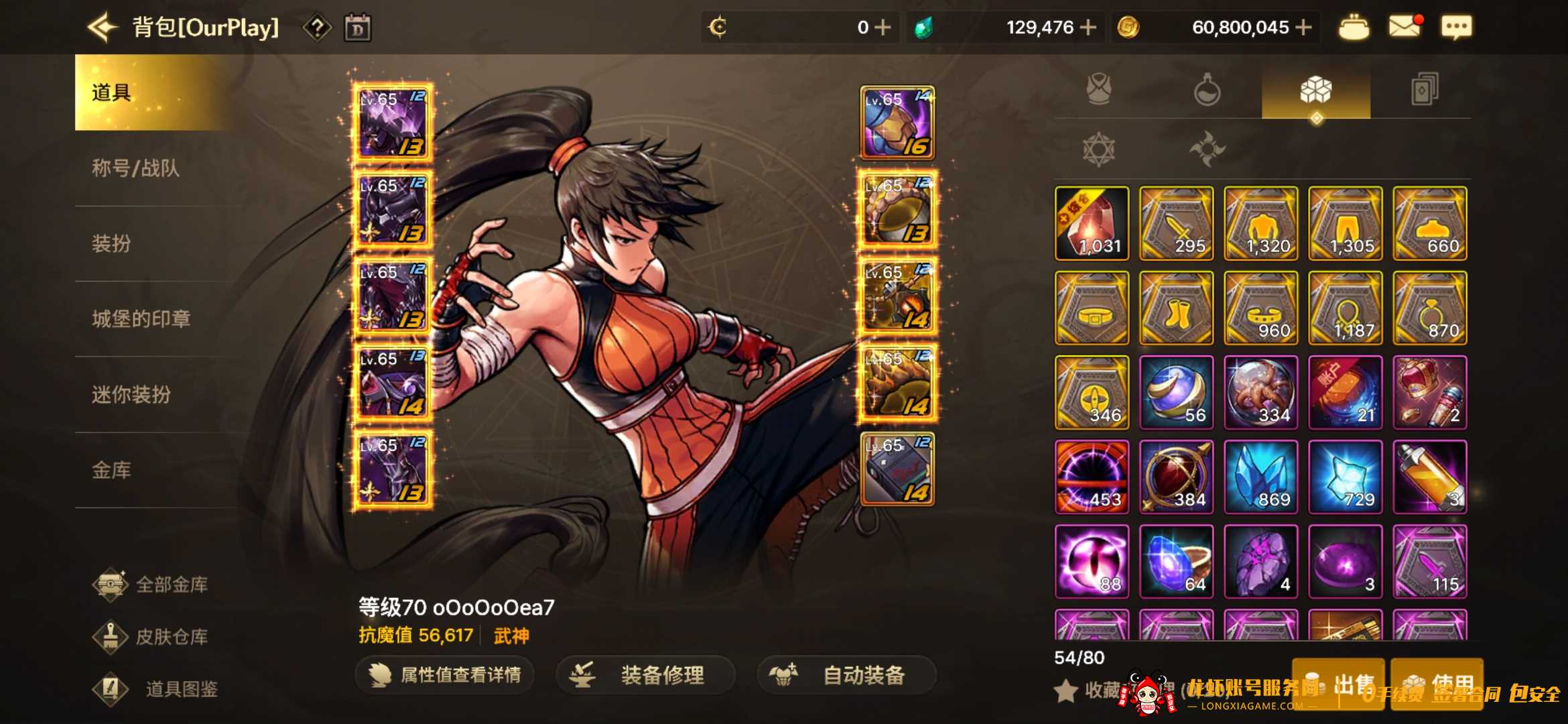Select the magic circle sub-tab icon
Screen dimensions: 1568x724
click(1098, 149)
